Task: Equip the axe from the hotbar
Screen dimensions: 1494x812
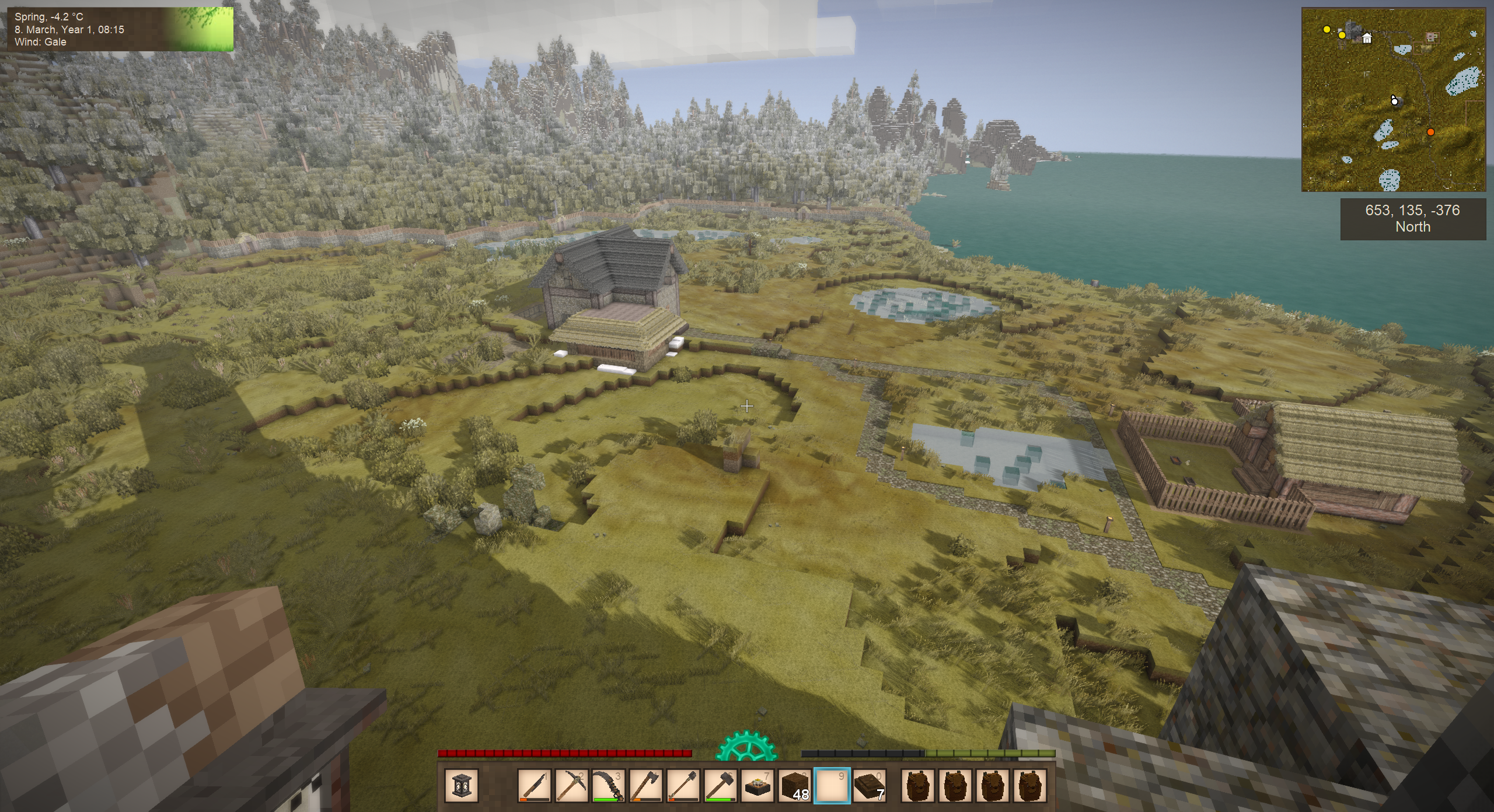Action: pyautogui.click(x=646, y=785)
